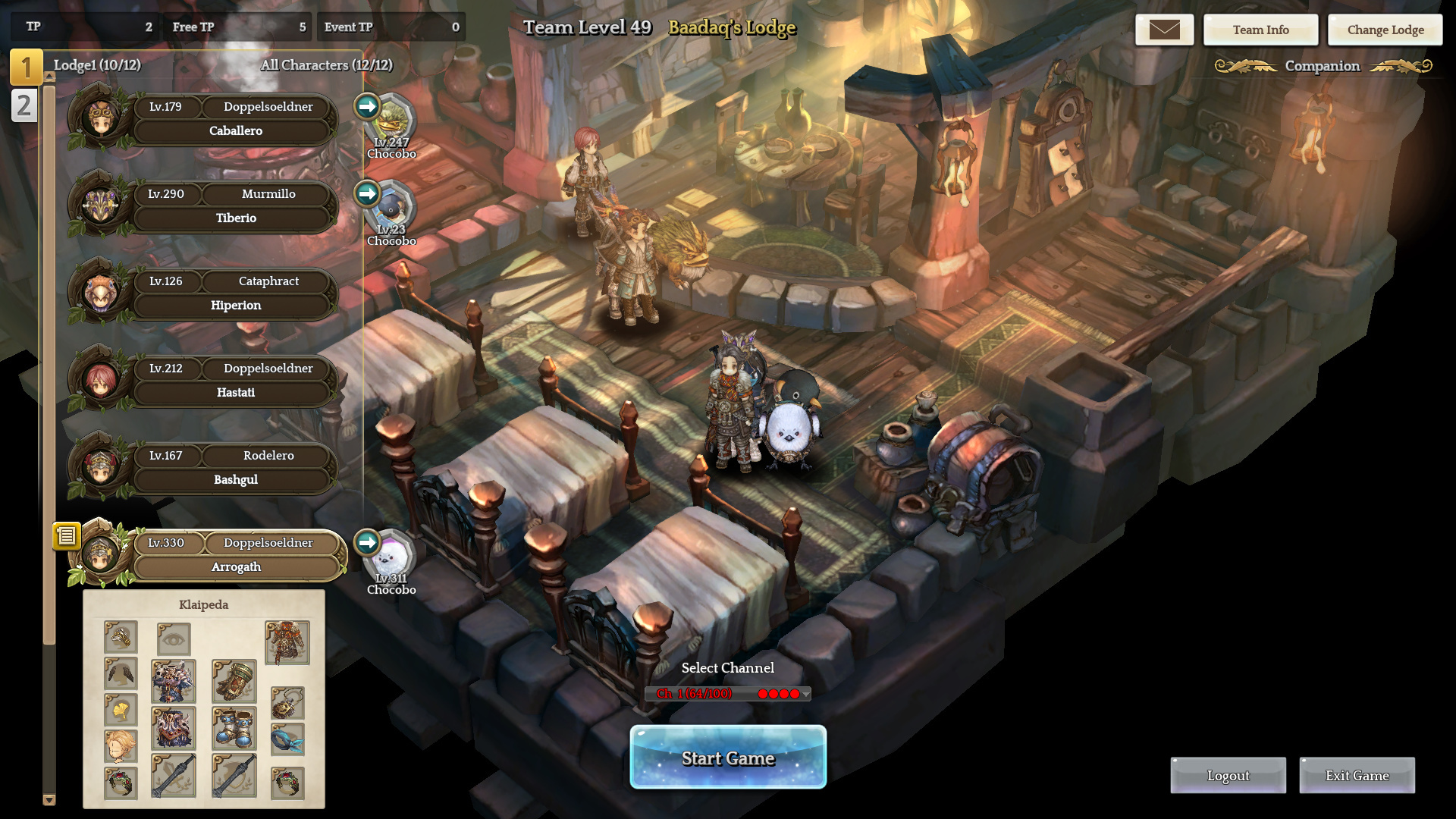Choose the Change Lodge button
This screenshot has width=1456, height=819.
click(1385, 30)
